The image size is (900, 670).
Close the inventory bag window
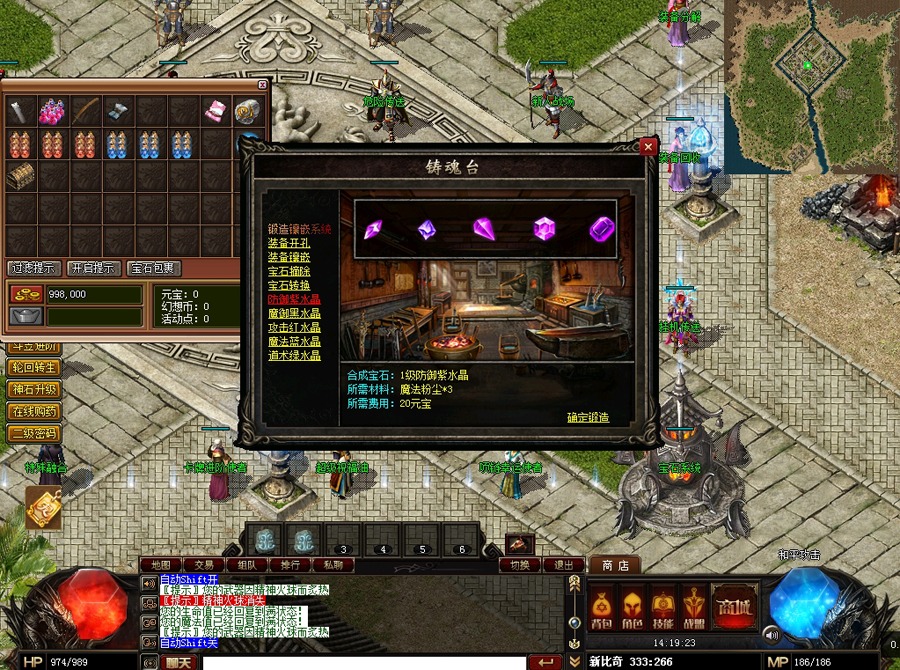(263, 86)
